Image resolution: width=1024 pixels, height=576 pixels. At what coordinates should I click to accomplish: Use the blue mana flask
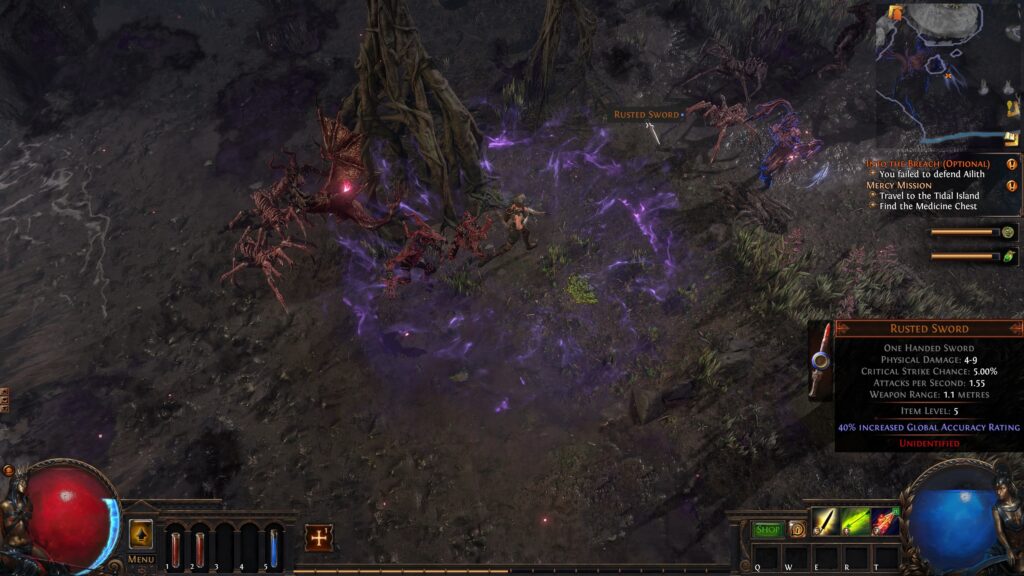coord(274,549)
